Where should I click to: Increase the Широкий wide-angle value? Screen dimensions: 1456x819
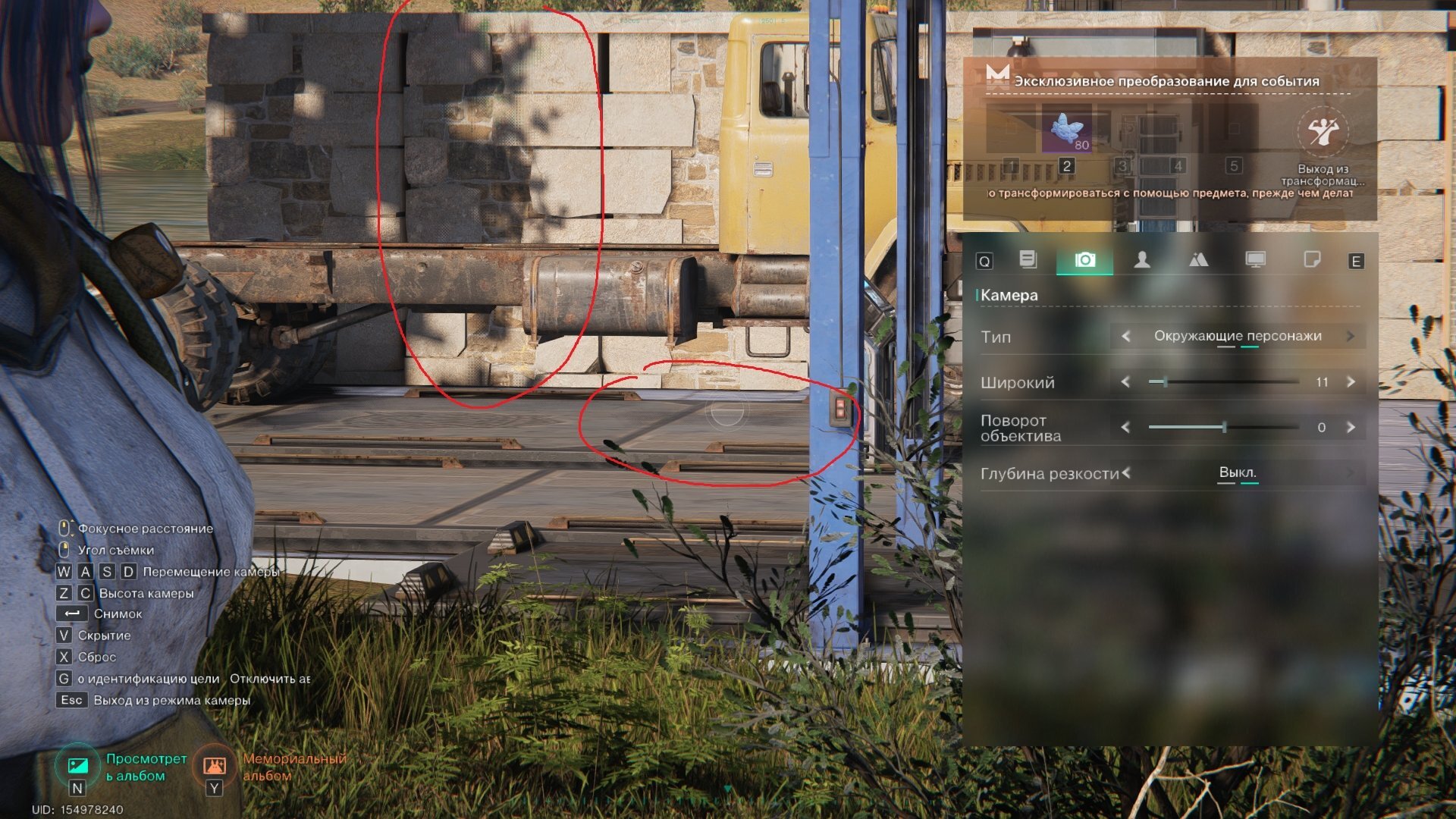coord(1351,381)
